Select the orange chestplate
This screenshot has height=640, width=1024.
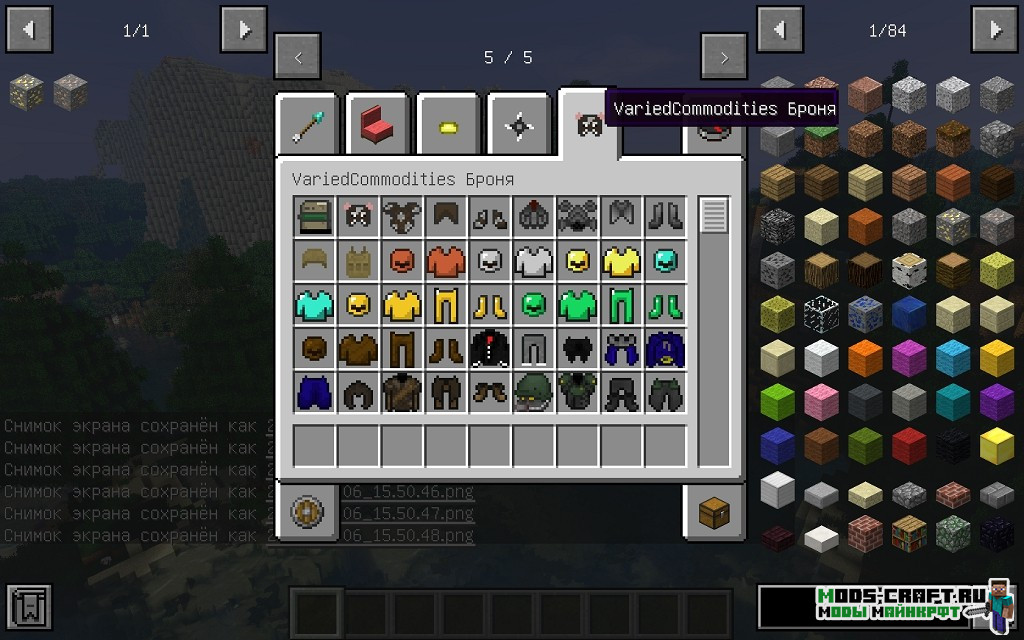pos(445,261)
